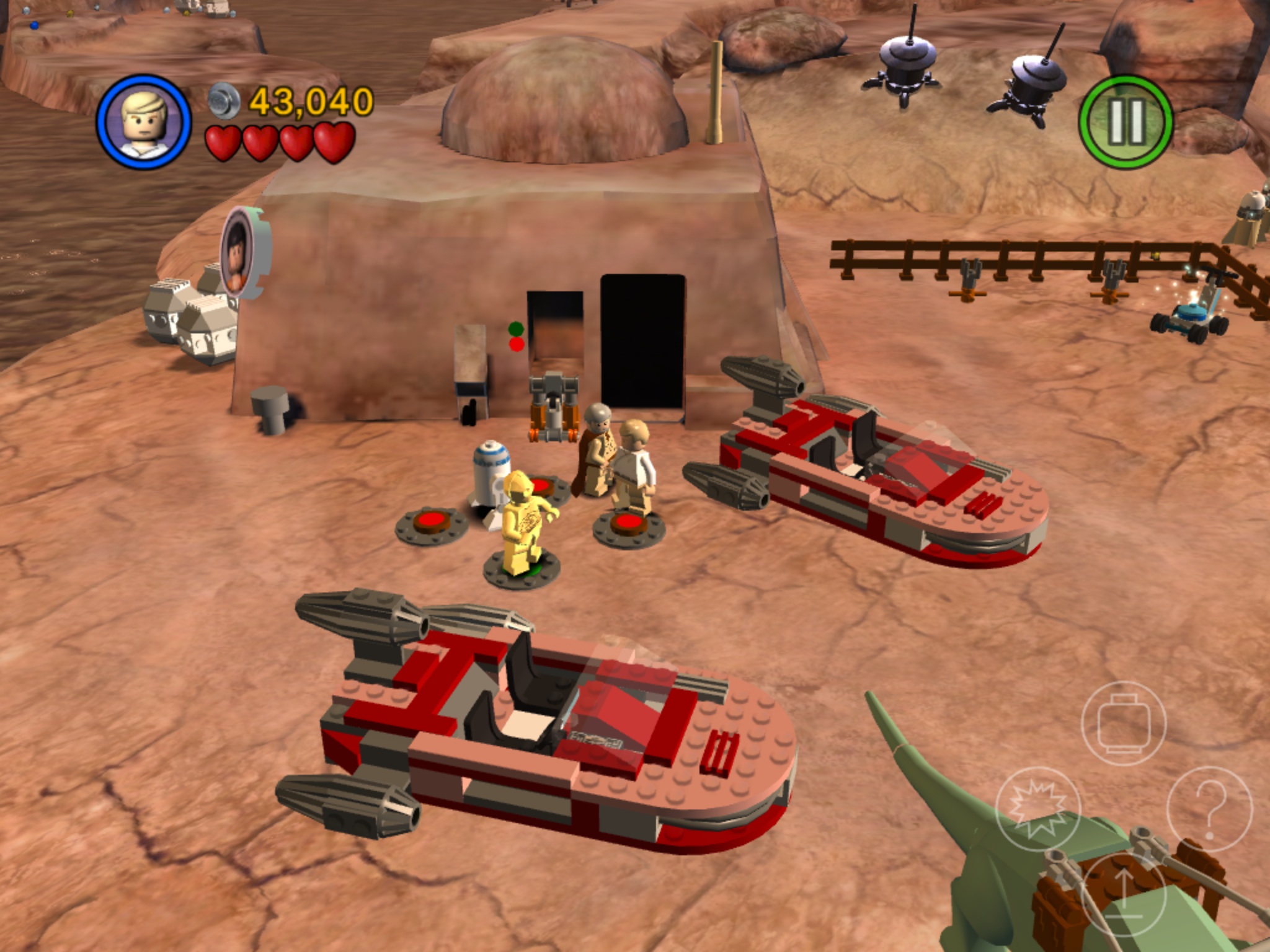
Task: Open the question mark hint button
Action: [1209, 808]
